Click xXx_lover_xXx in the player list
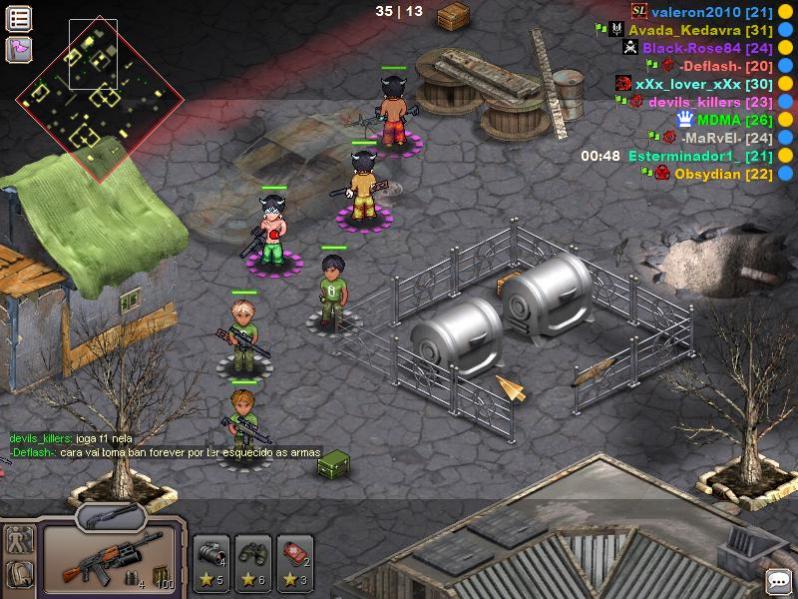The height and width of the screenshot is (599, 798). [689, 84]
